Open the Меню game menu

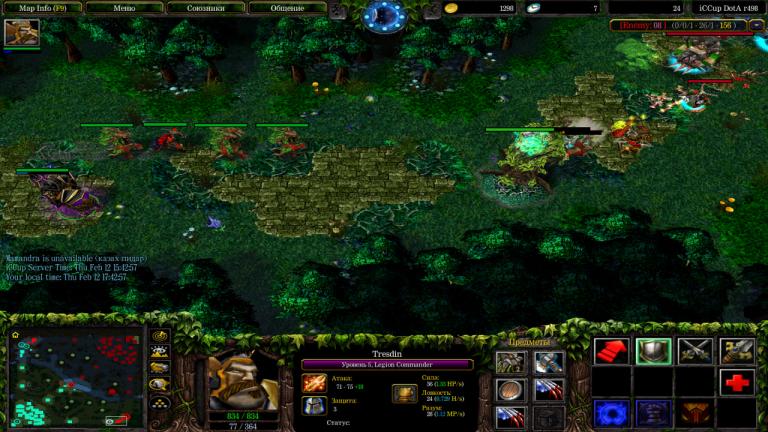tap(123, 8)
